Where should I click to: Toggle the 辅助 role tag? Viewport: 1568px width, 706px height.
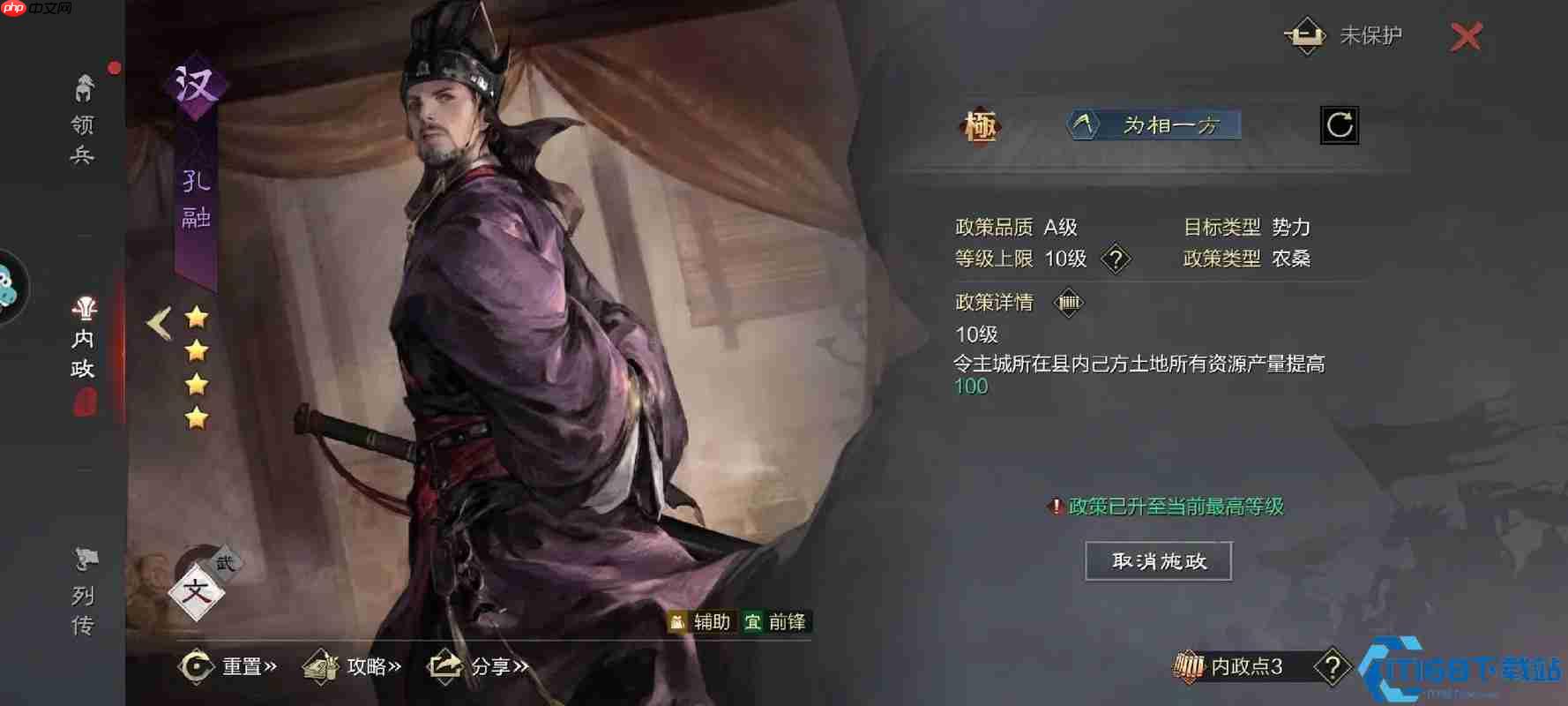702,621
